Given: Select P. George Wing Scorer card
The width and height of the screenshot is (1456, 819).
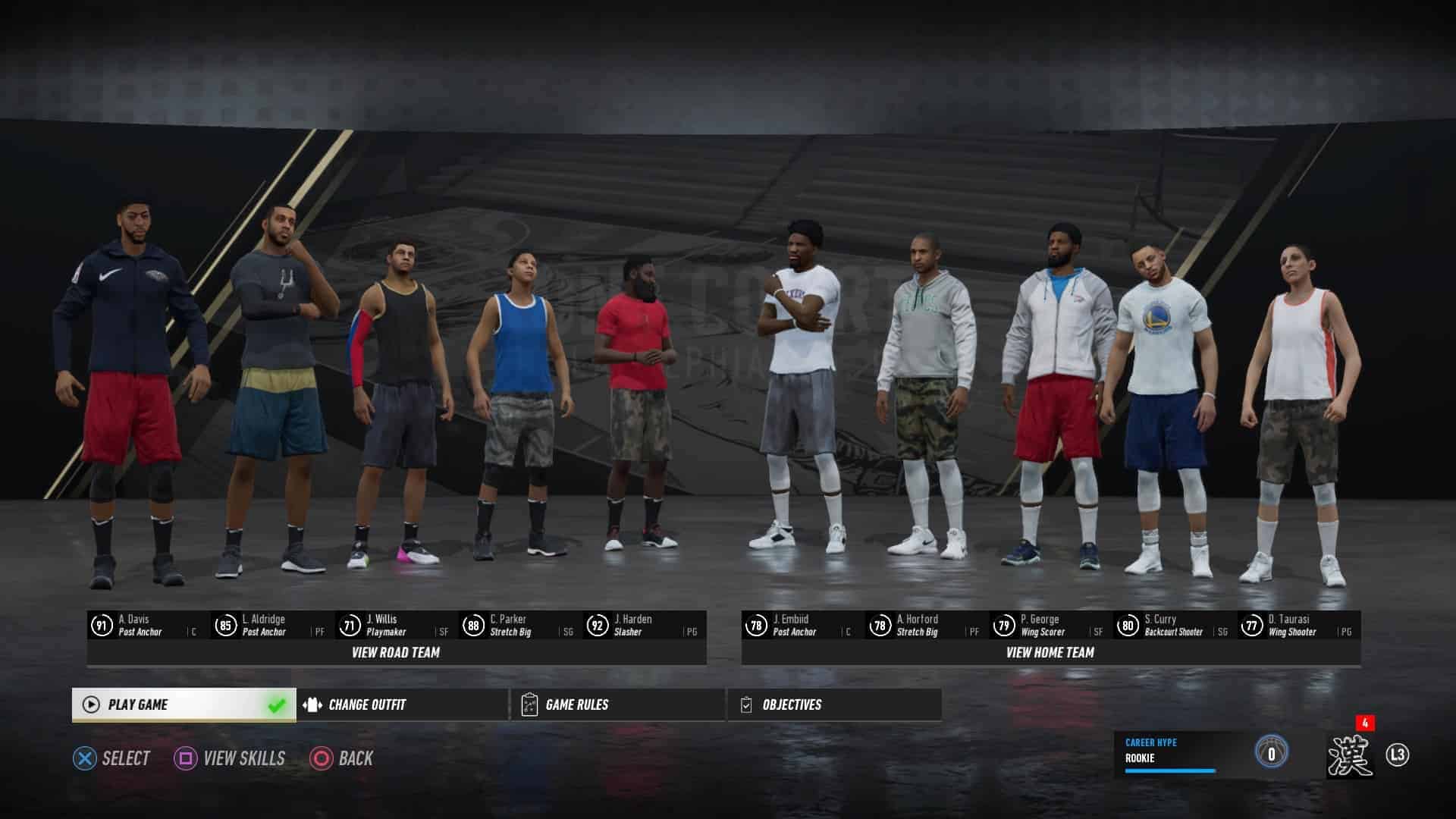Looking at the screenshot, I should coord(1050,625).
